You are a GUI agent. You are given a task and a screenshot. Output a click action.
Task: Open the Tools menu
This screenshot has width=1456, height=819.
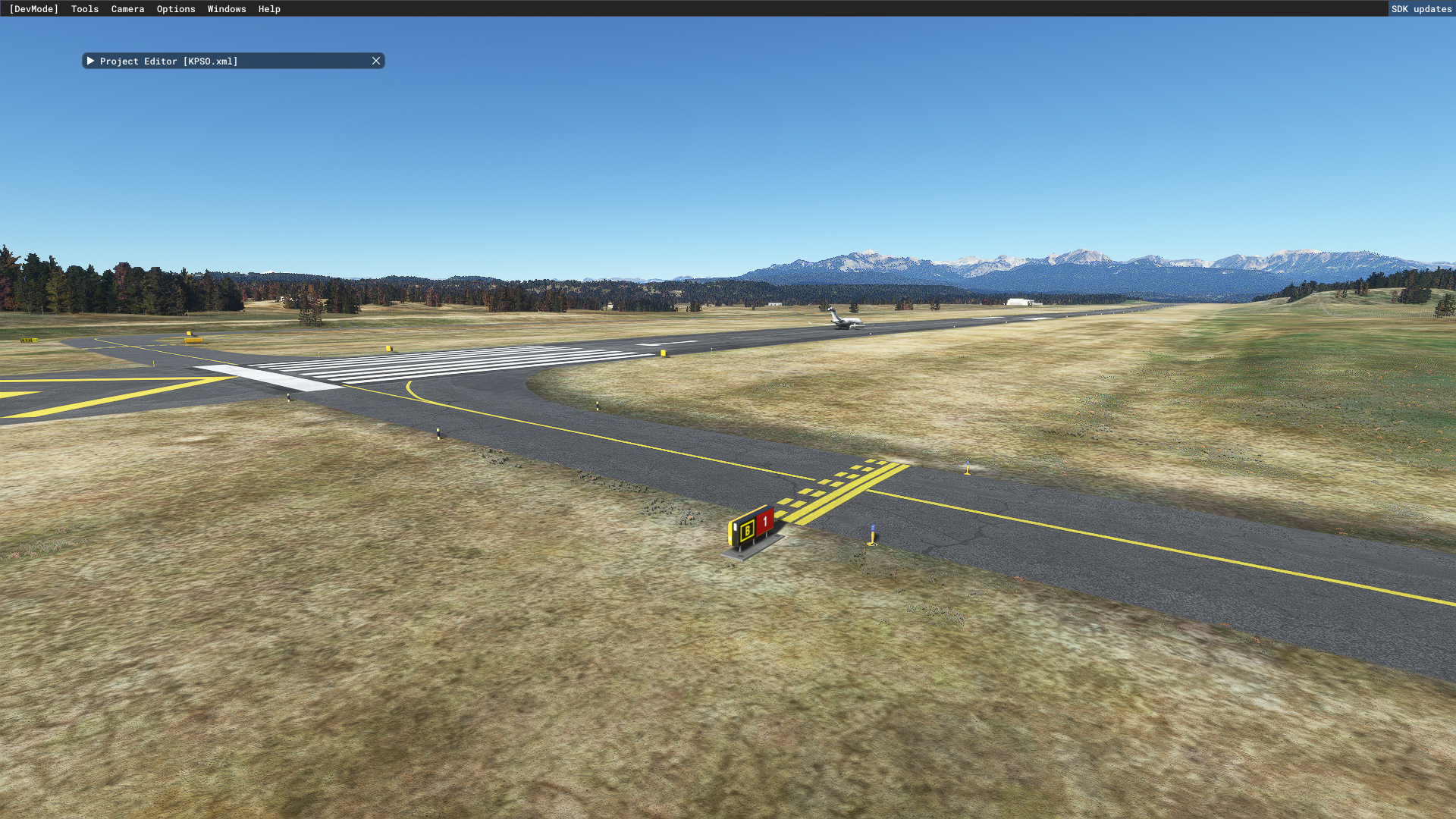[x=85, y=9]
